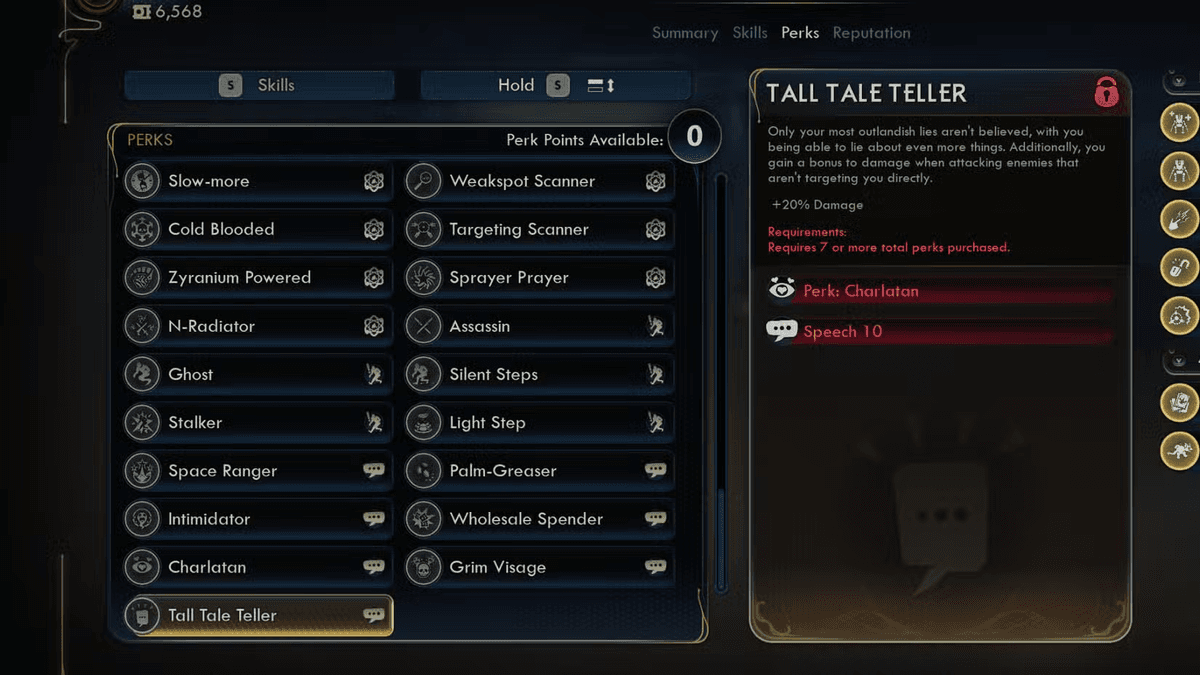Choose the Sprayer Prayer perk
This screenshot has width=1200, height=675.
coord(540,277)
